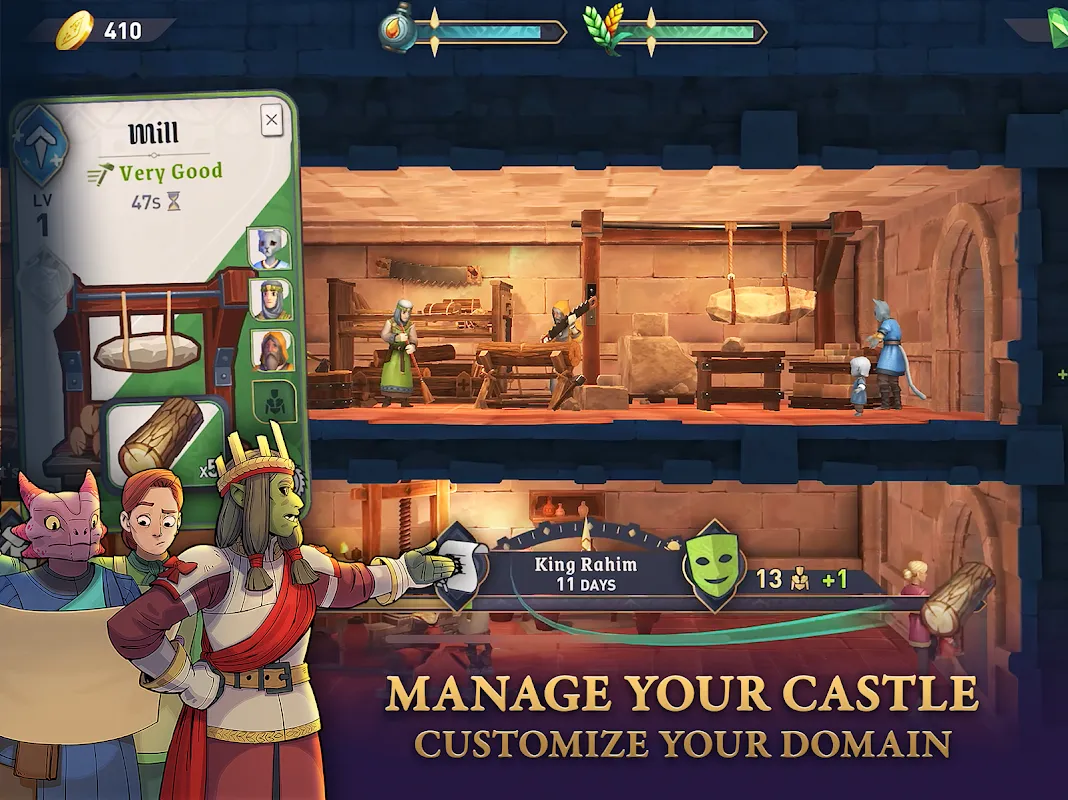Close the Mill panel
This screenshot has height=800, width=1068.
click(x=271, y=122)
